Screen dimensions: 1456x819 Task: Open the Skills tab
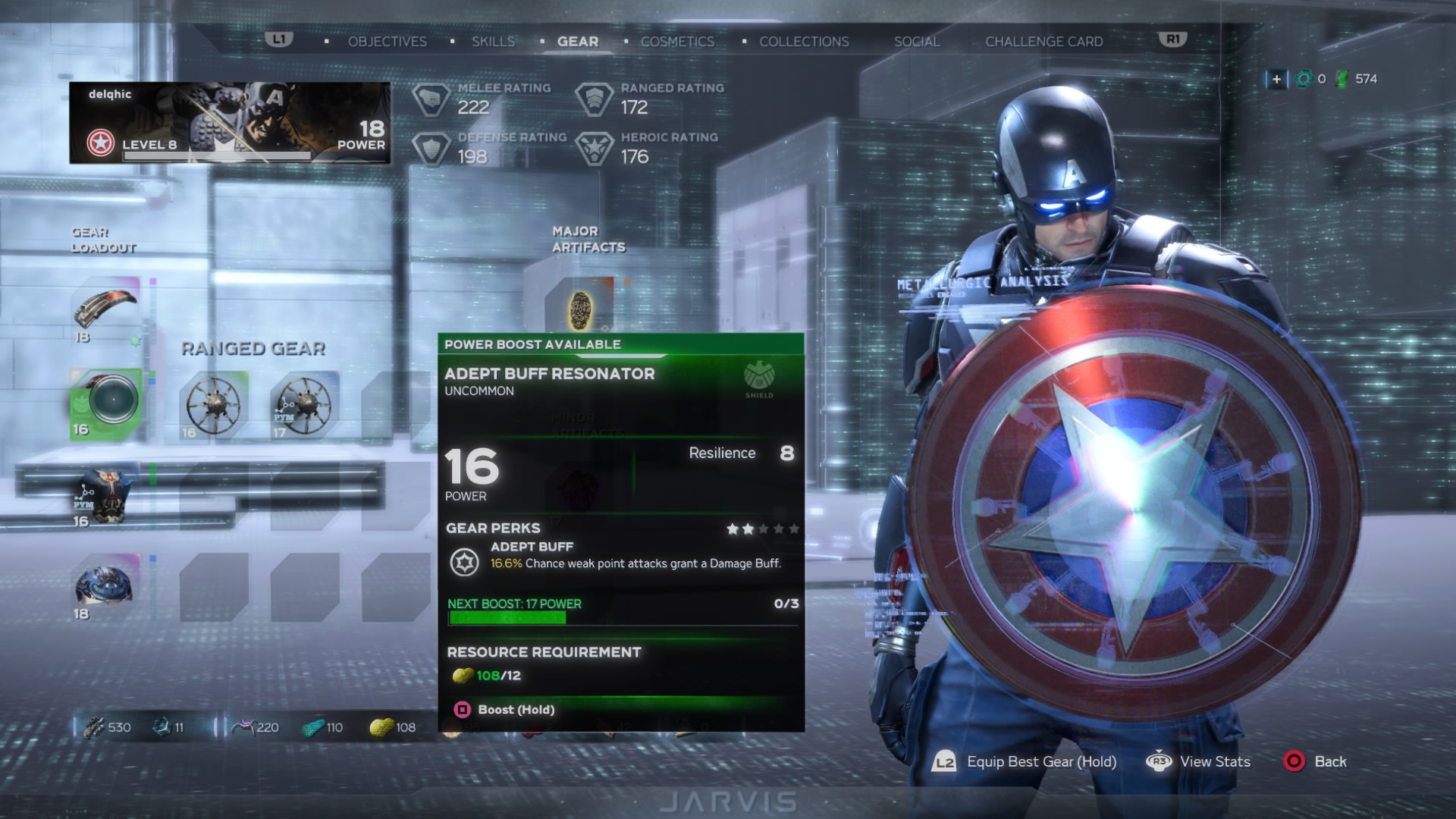(x=493, y=42)
